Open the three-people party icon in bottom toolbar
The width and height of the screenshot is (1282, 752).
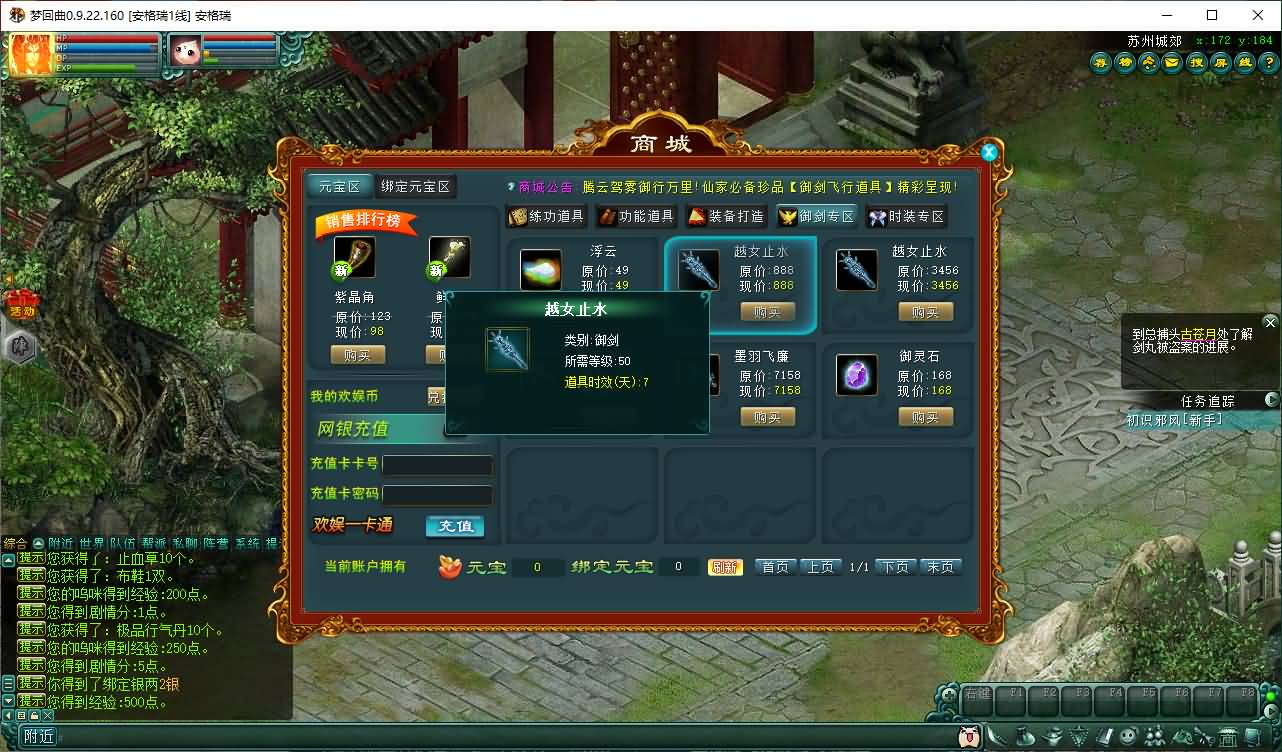click(x=1155, y=737)
